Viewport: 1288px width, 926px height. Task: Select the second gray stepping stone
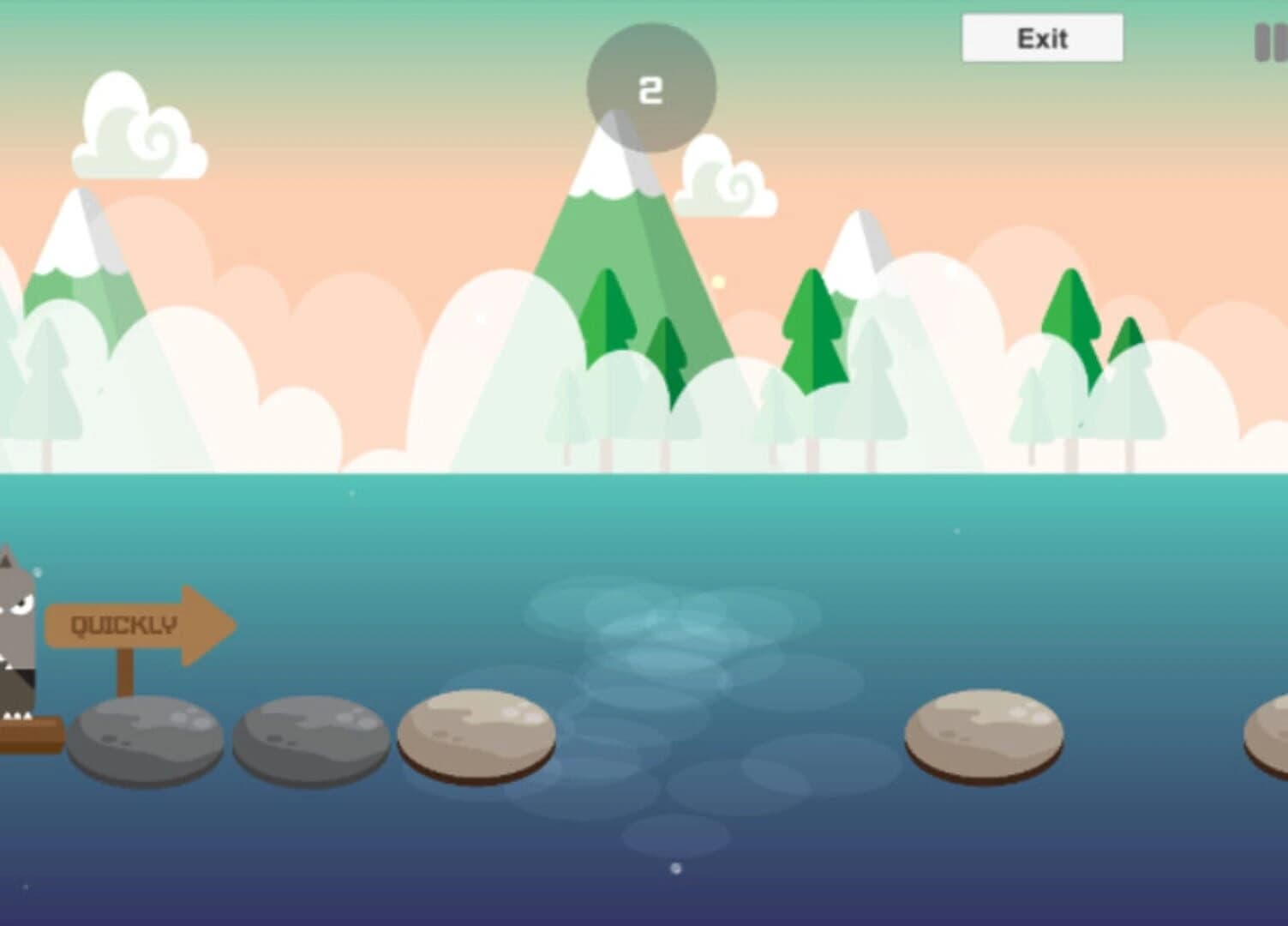[x=309, y=739]
